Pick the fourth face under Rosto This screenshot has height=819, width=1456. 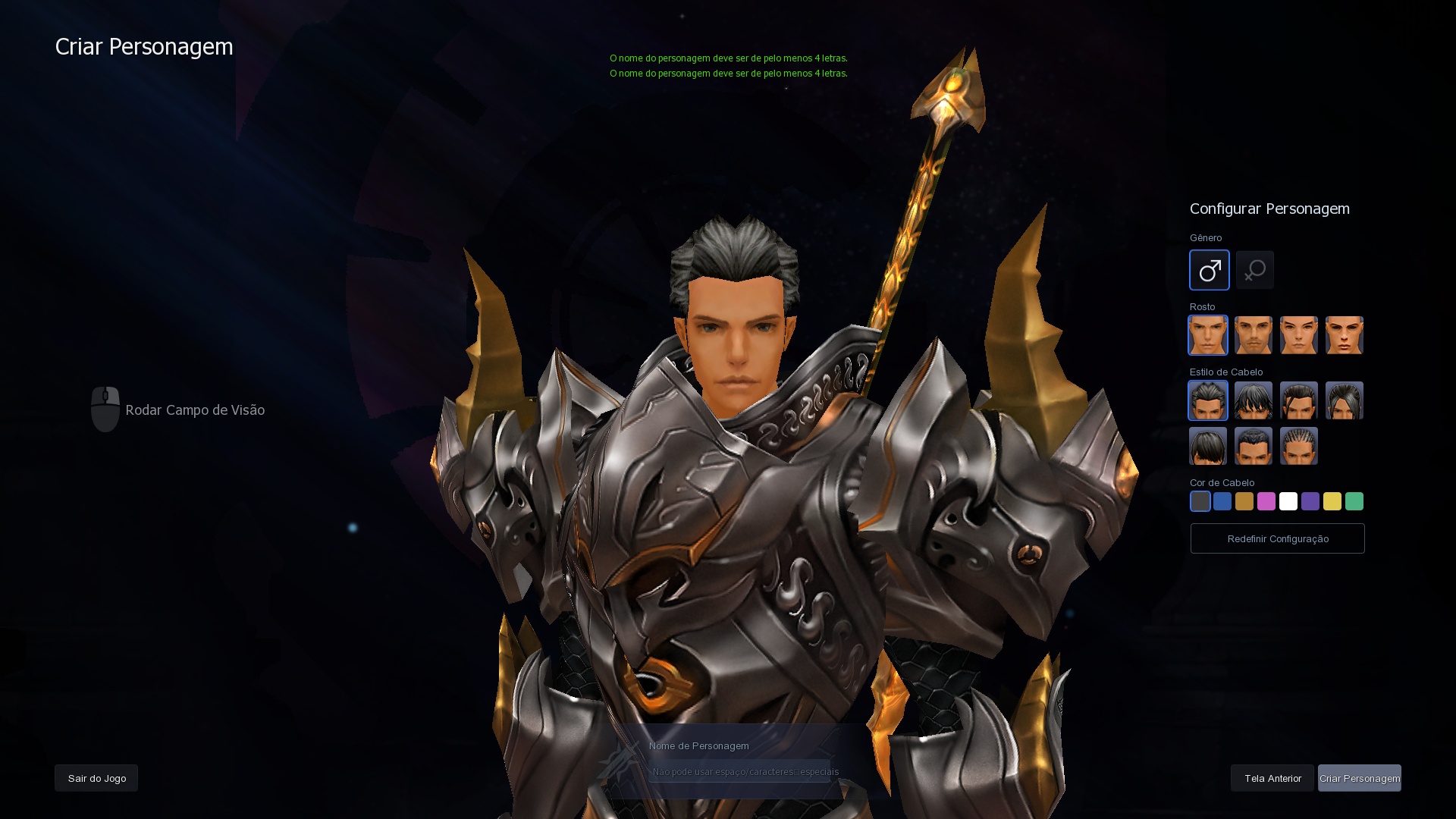click(x=1344, y=334)
